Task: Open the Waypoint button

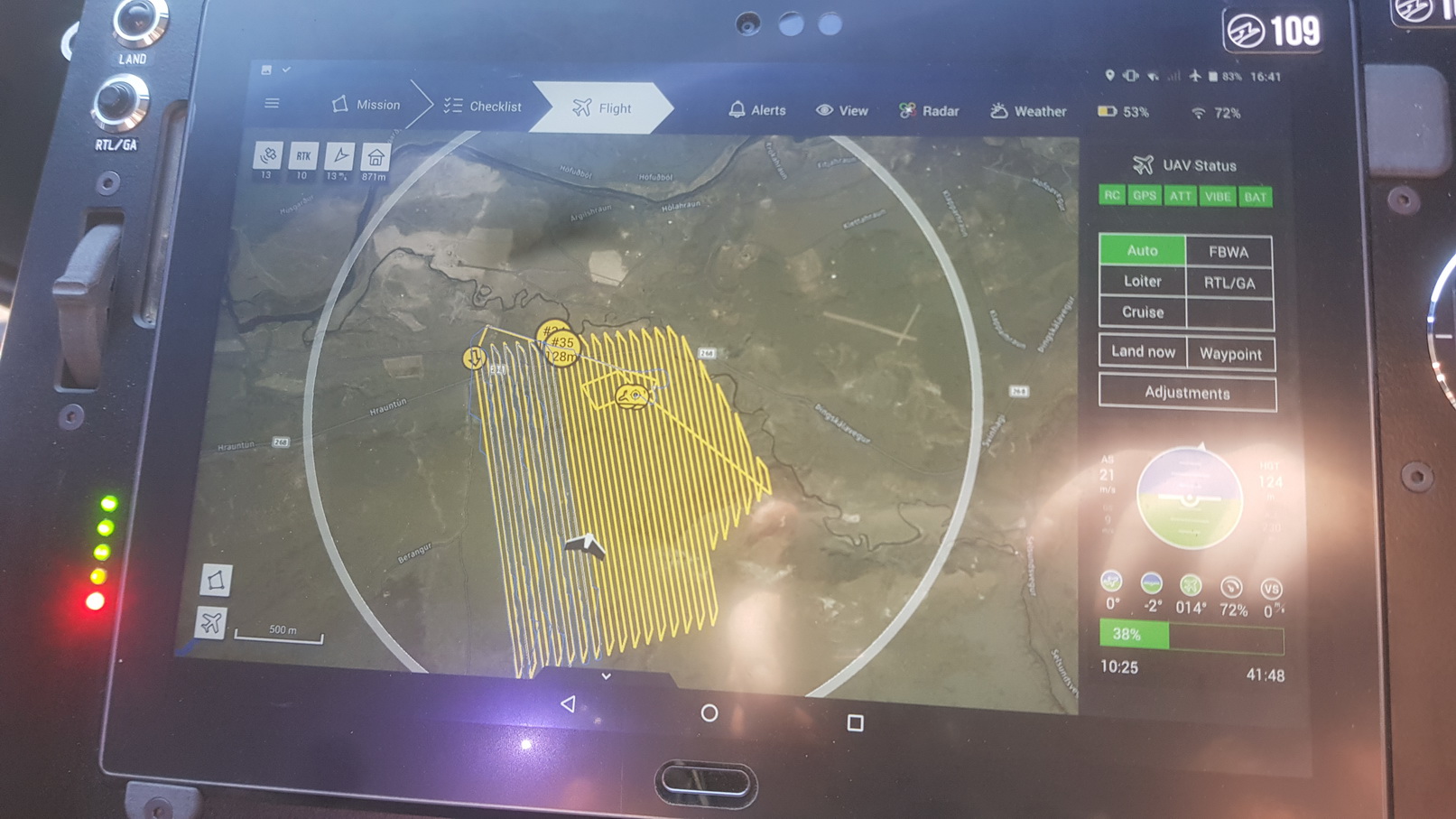Action: 1229,354
